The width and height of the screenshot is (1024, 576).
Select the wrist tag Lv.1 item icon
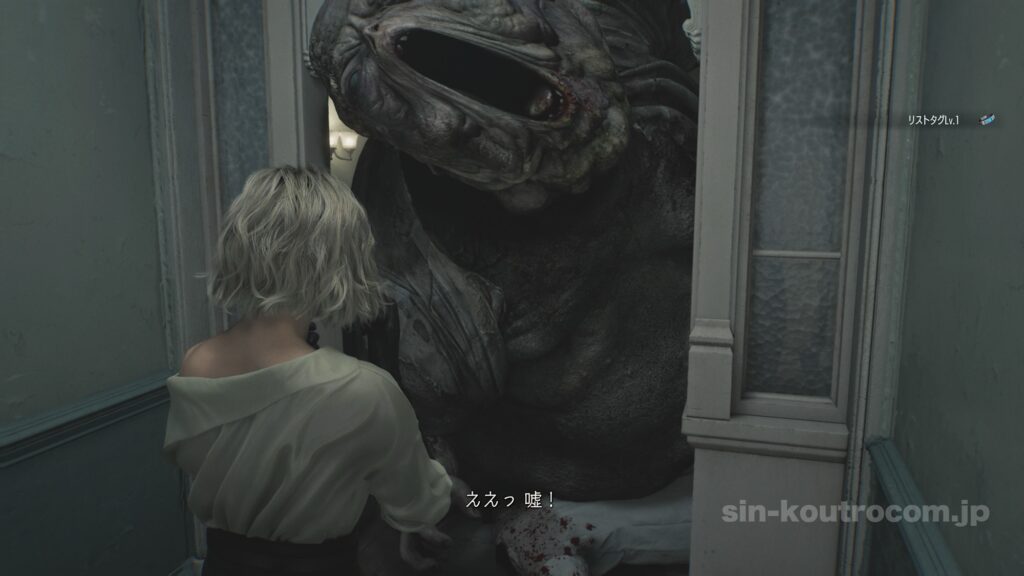987,120
